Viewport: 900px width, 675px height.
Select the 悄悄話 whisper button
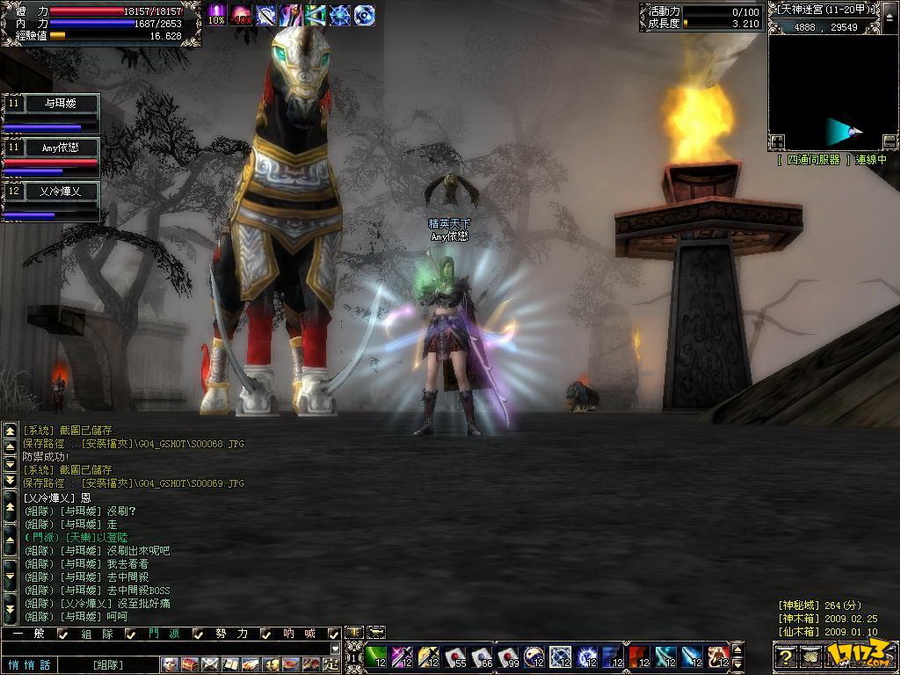click(27, 664)
